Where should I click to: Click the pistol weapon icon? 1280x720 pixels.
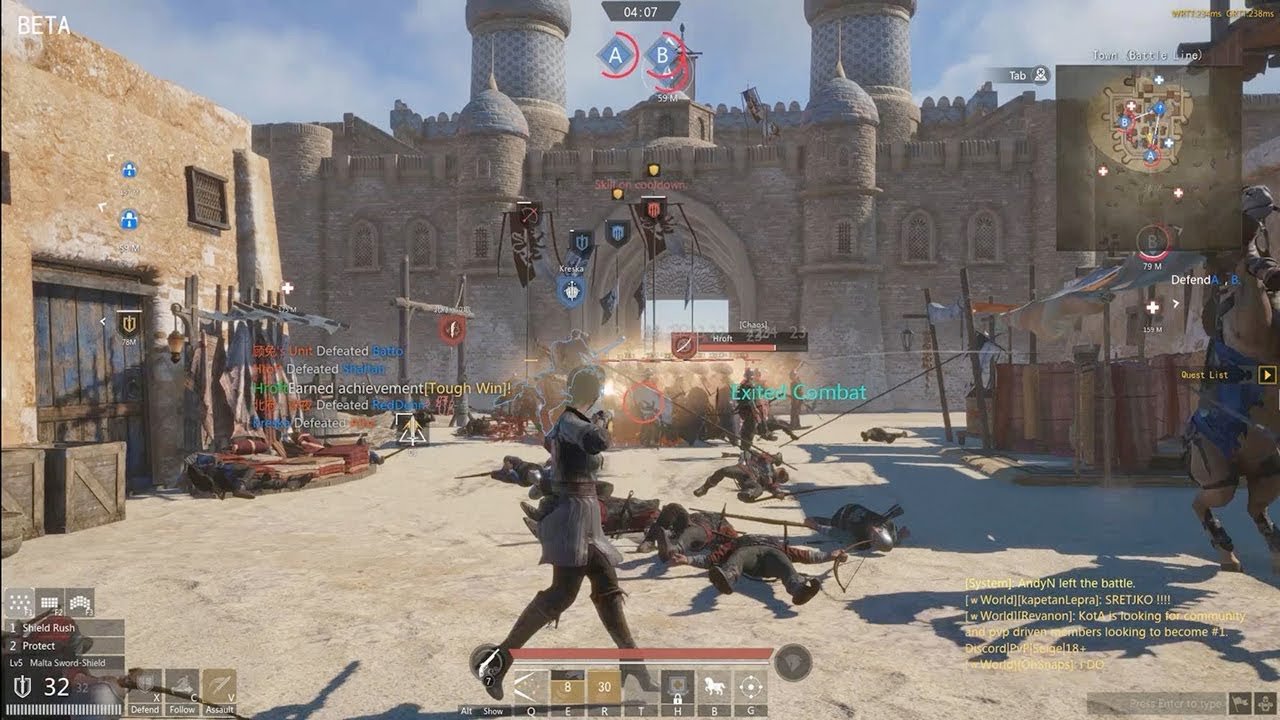[489, 662]
